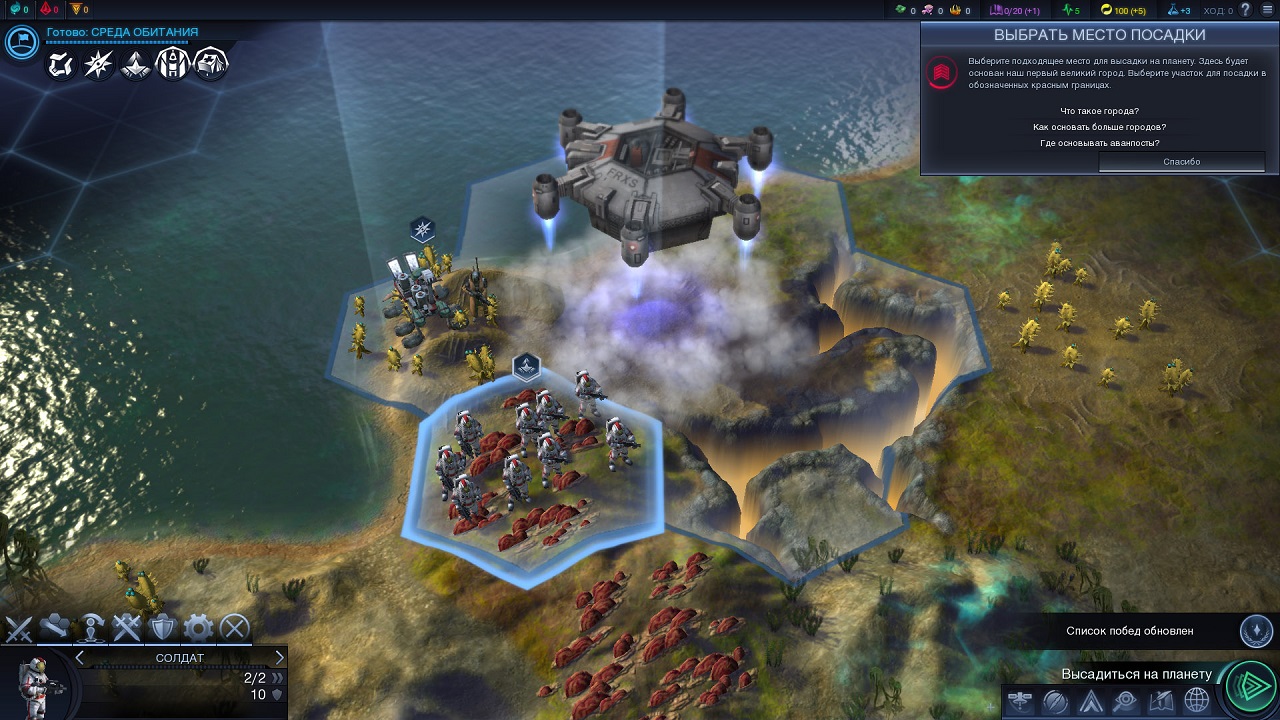Choose the shield fortify unit action

[162, 628]
